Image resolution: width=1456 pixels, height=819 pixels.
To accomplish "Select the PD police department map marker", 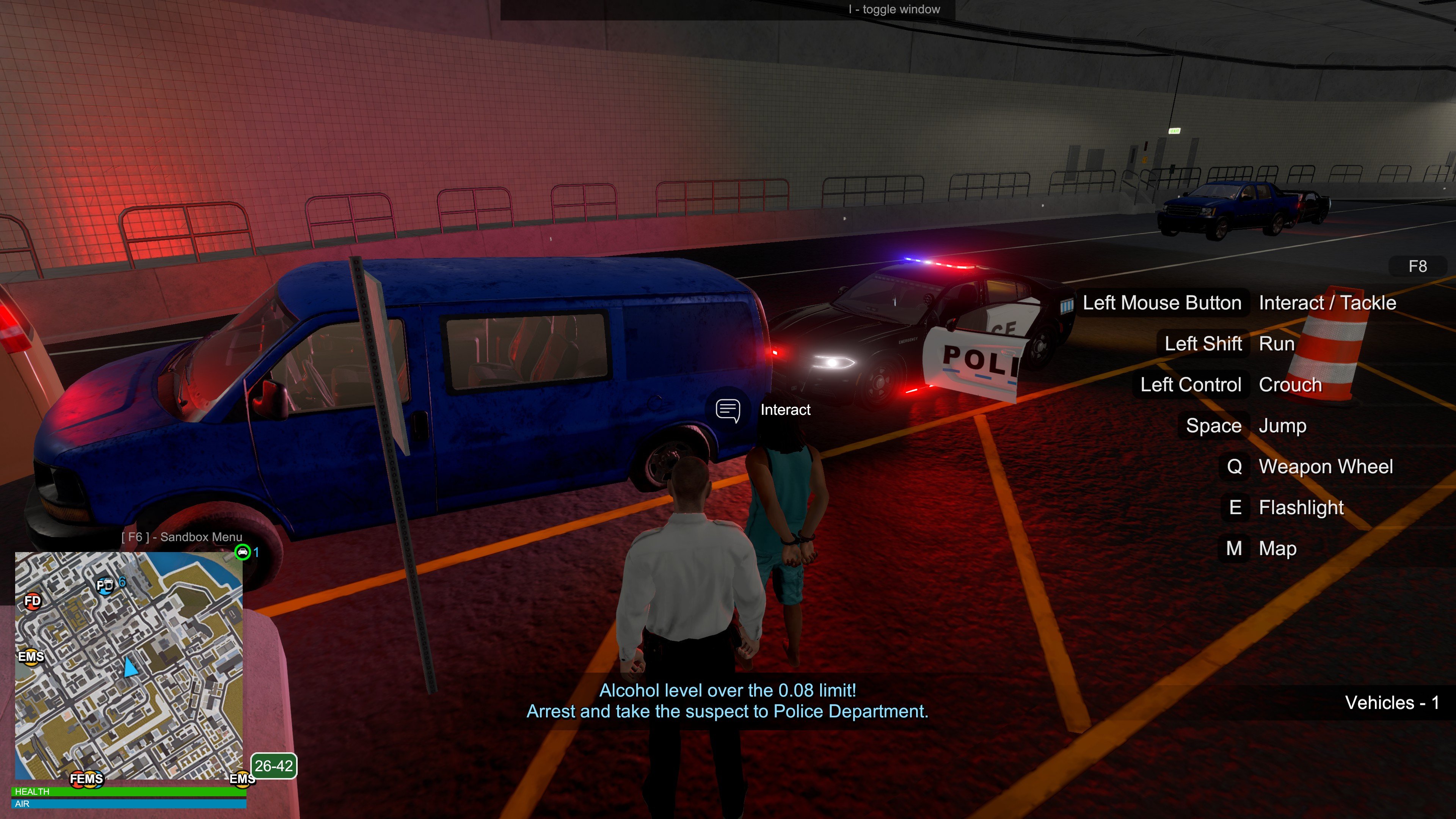I will pos(105,585).
